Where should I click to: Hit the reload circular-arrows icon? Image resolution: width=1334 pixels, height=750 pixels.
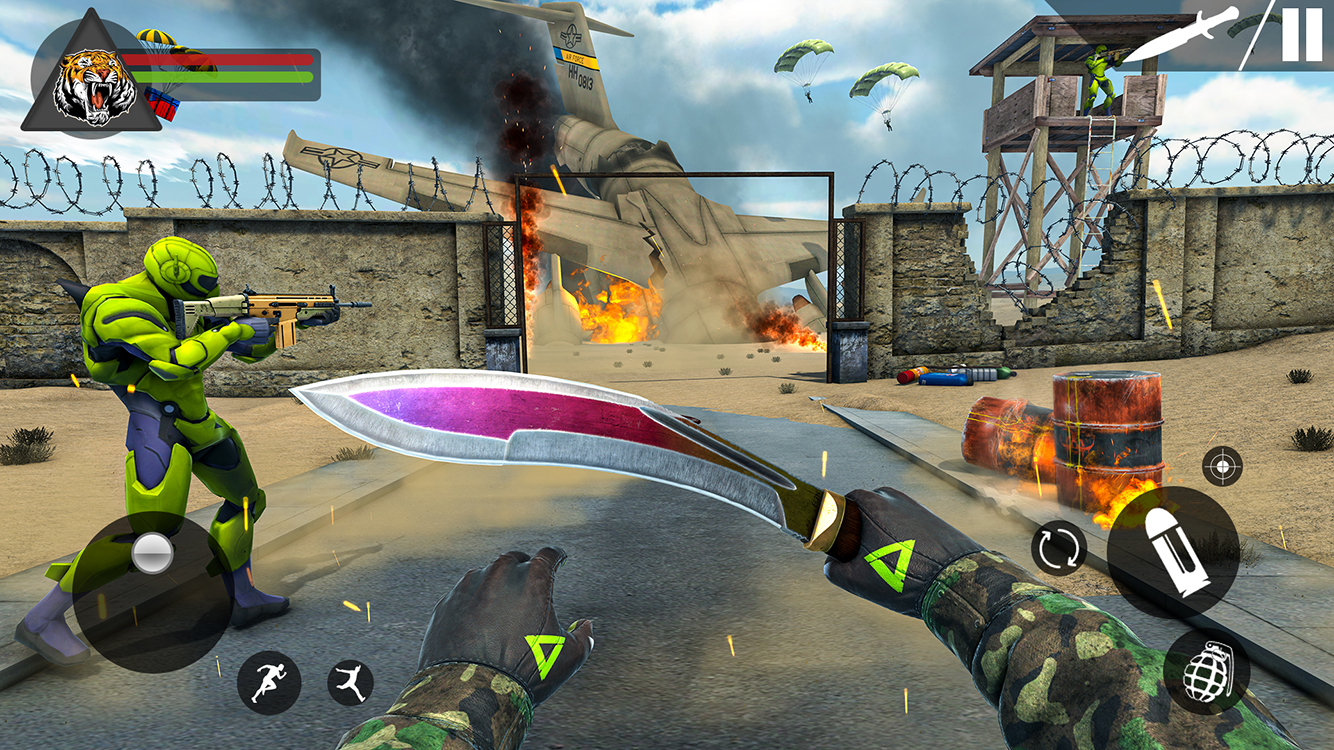tap(1057, 546)
